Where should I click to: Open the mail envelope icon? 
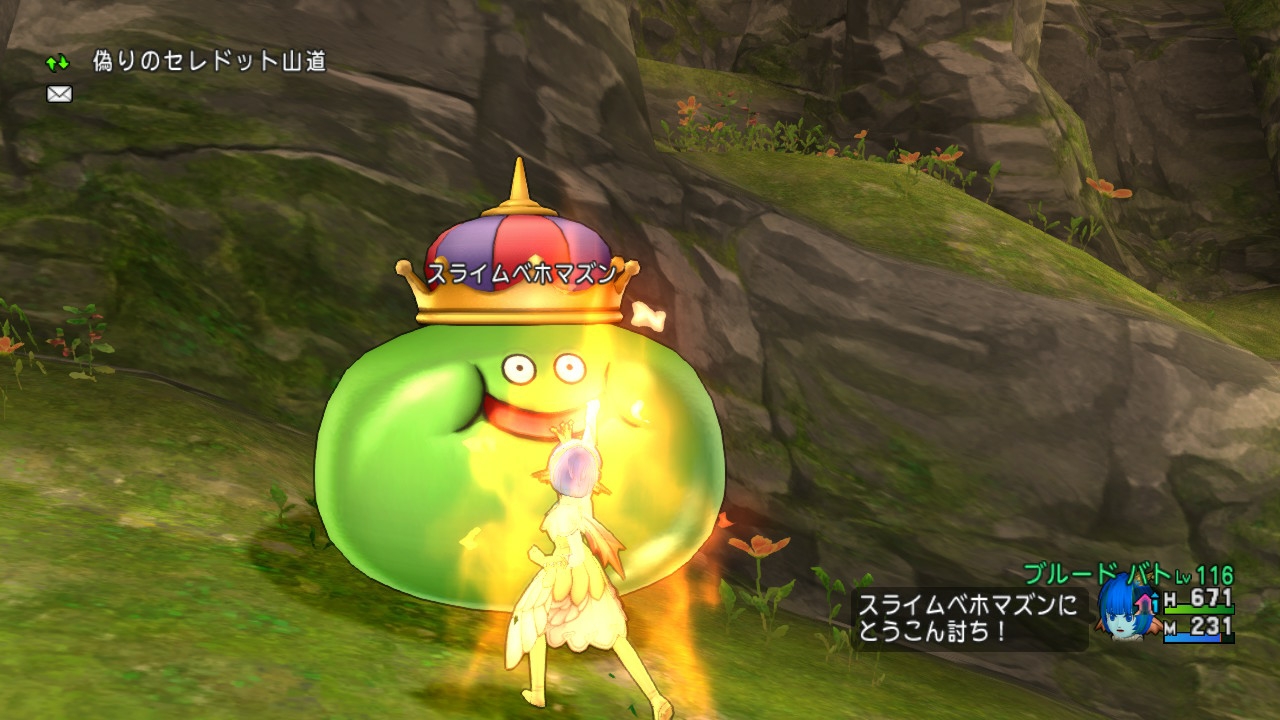pos(58,94)
